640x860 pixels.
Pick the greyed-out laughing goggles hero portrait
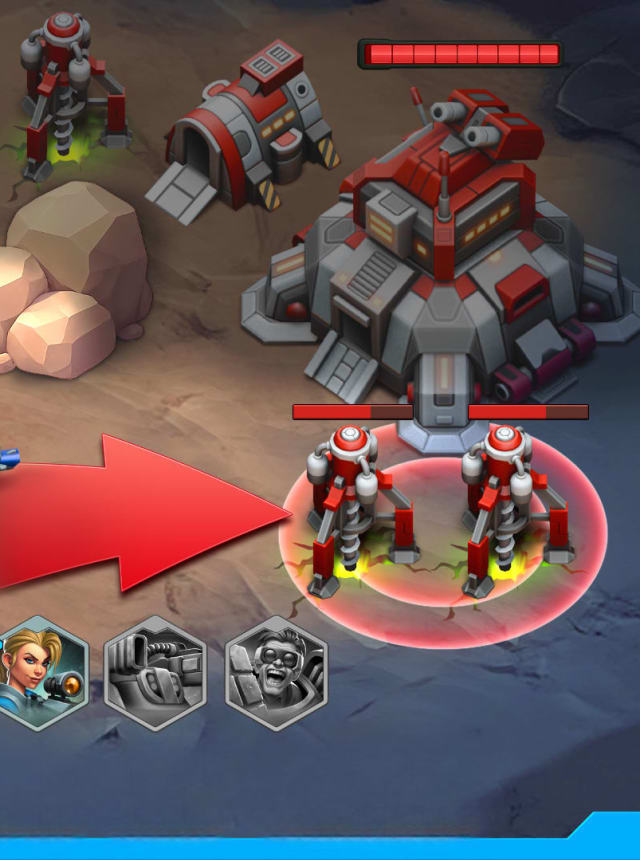[275, 673]
